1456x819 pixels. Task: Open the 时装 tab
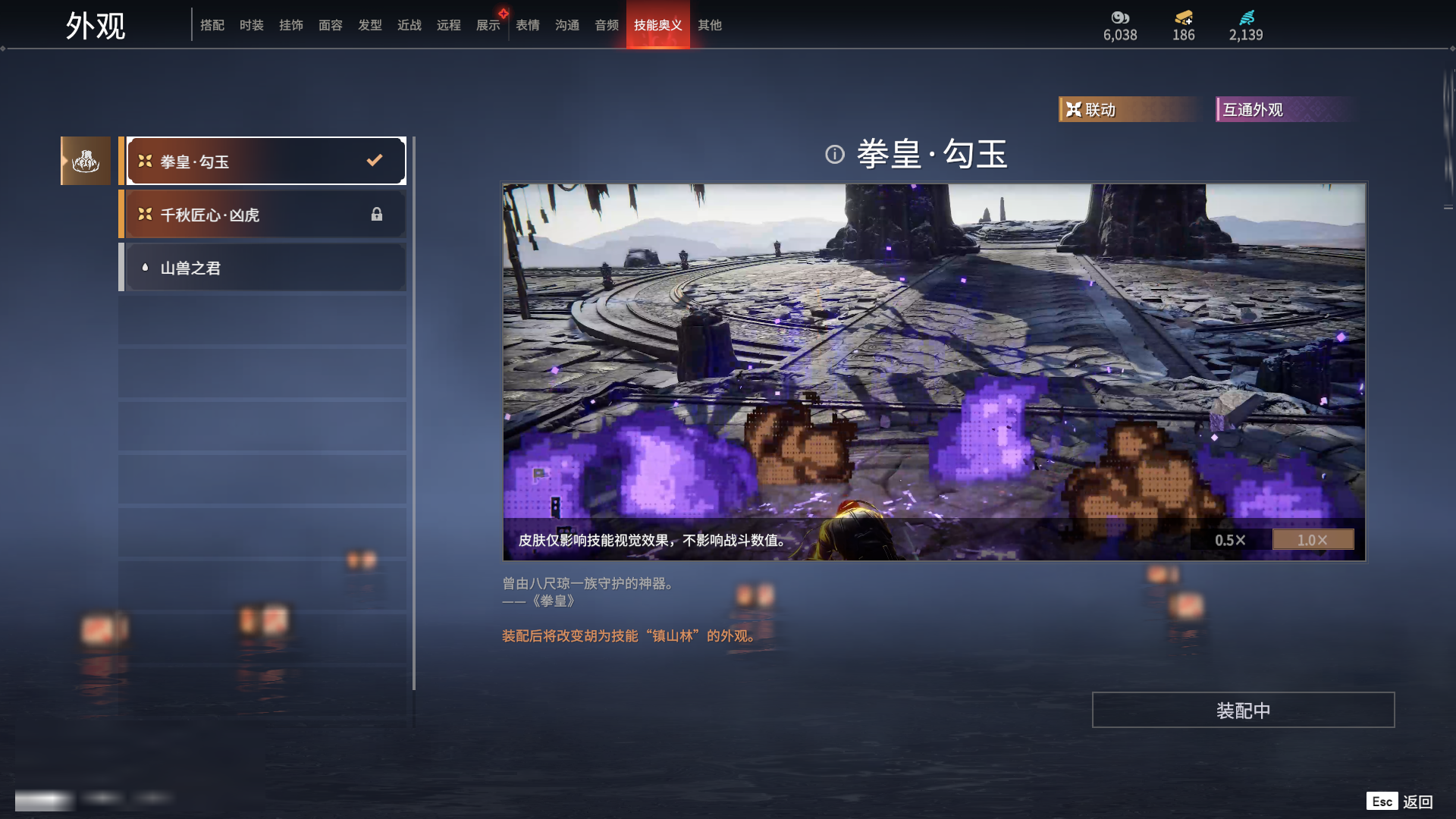pos(252,25)
